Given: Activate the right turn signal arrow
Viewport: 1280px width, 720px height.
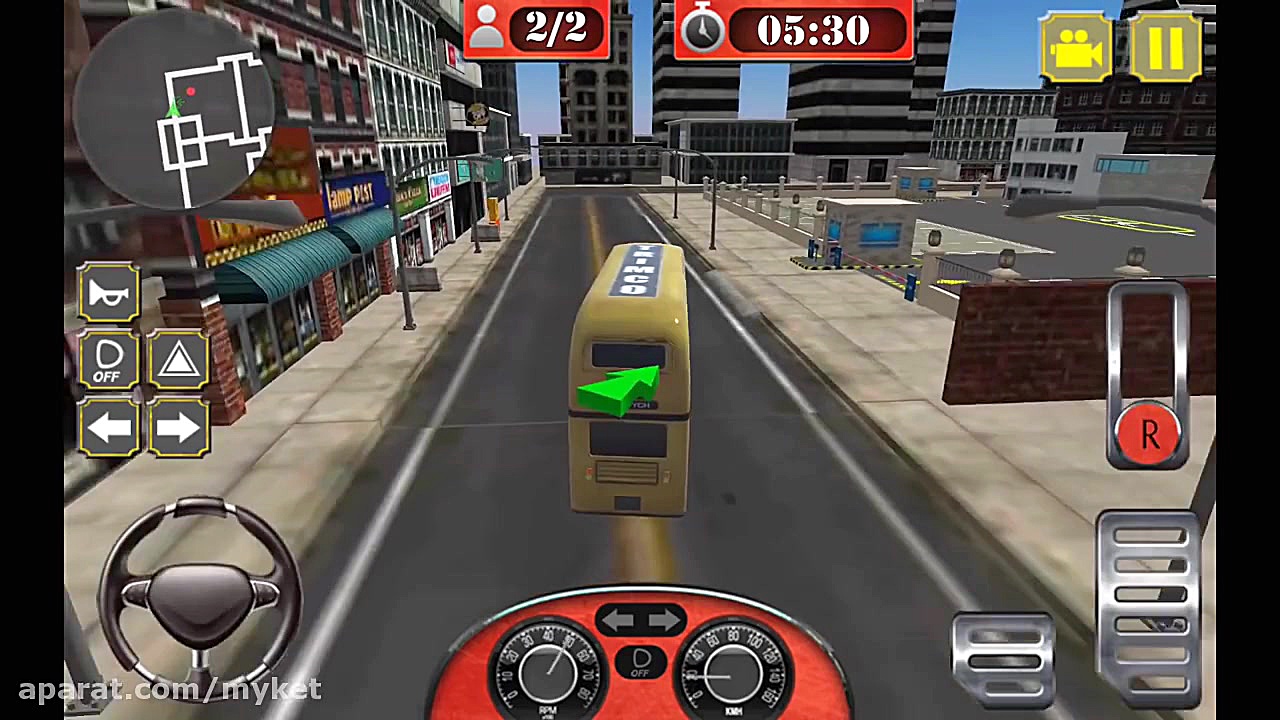Looking at the screenshot, I should pyautogui.click(x=178, y=428).
